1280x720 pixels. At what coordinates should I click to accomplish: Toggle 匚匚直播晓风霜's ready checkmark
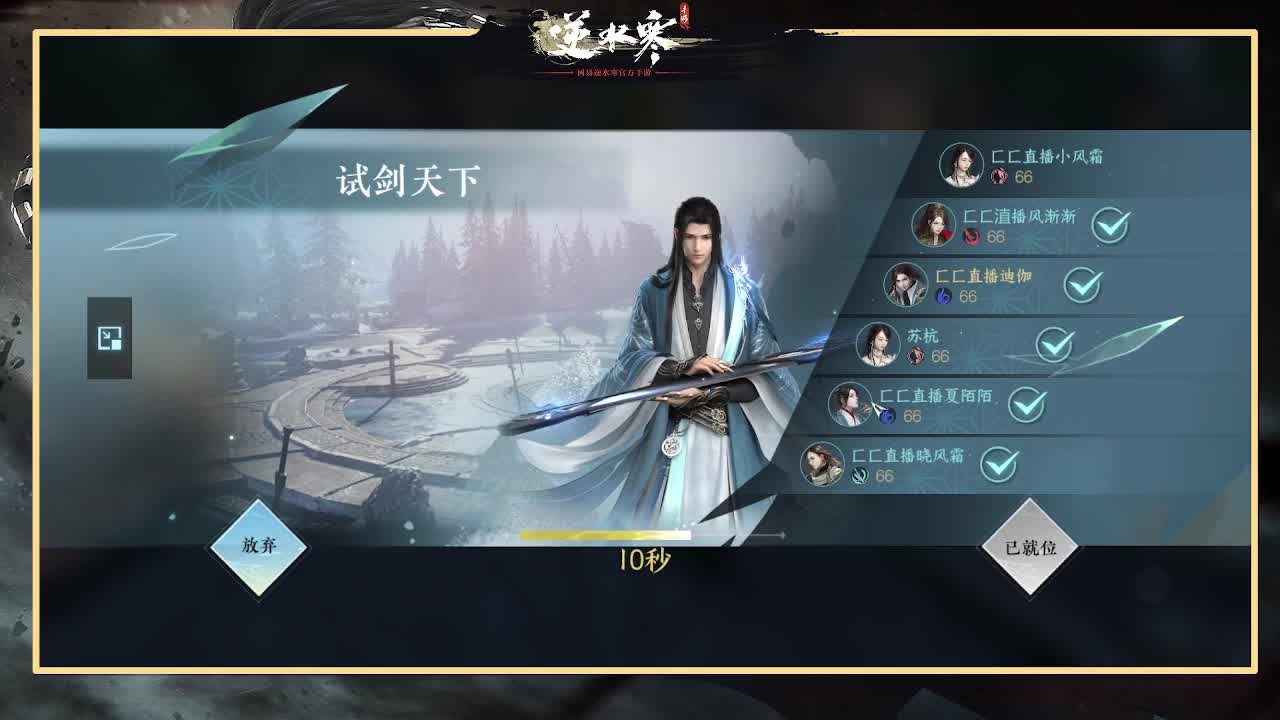(1000, 466)
